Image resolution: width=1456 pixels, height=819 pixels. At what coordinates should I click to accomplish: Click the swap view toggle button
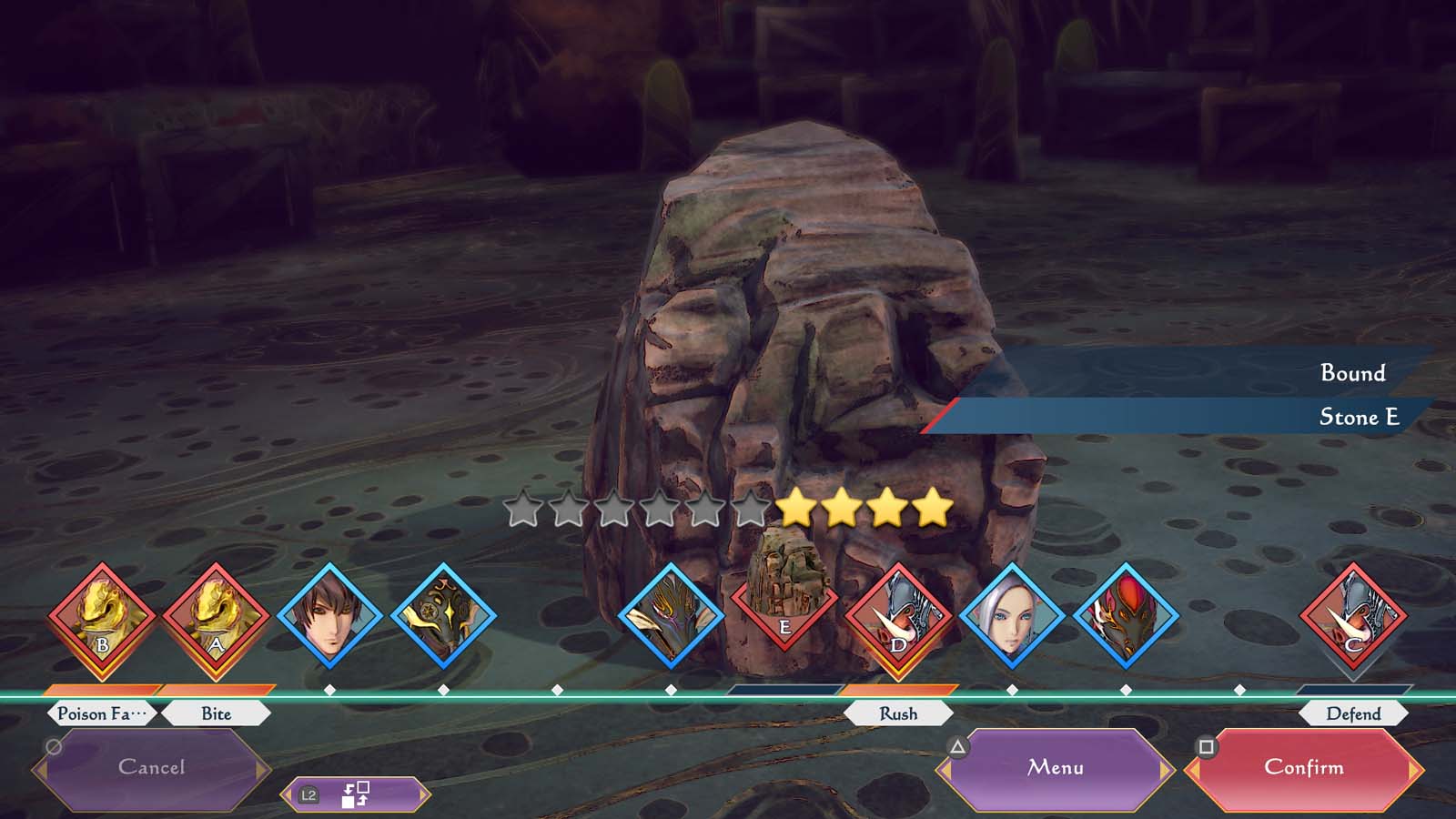(355, 794)
